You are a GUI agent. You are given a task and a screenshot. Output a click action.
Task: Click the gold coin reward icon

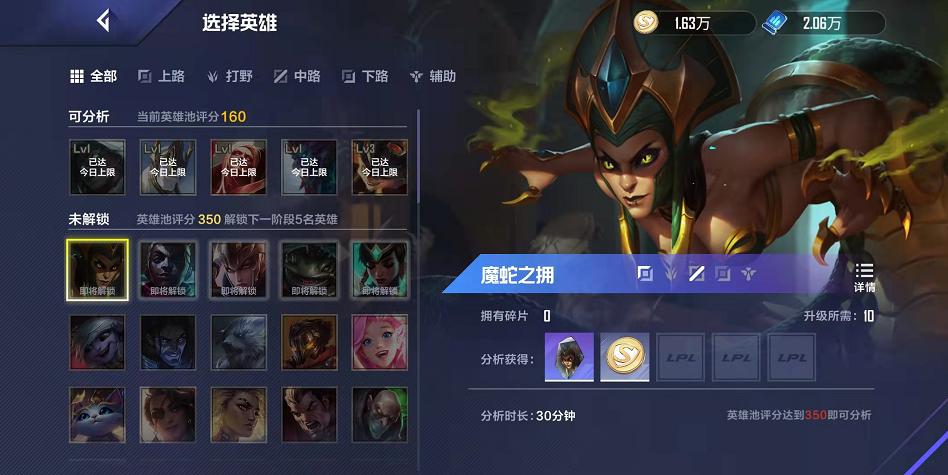point(625,357)
